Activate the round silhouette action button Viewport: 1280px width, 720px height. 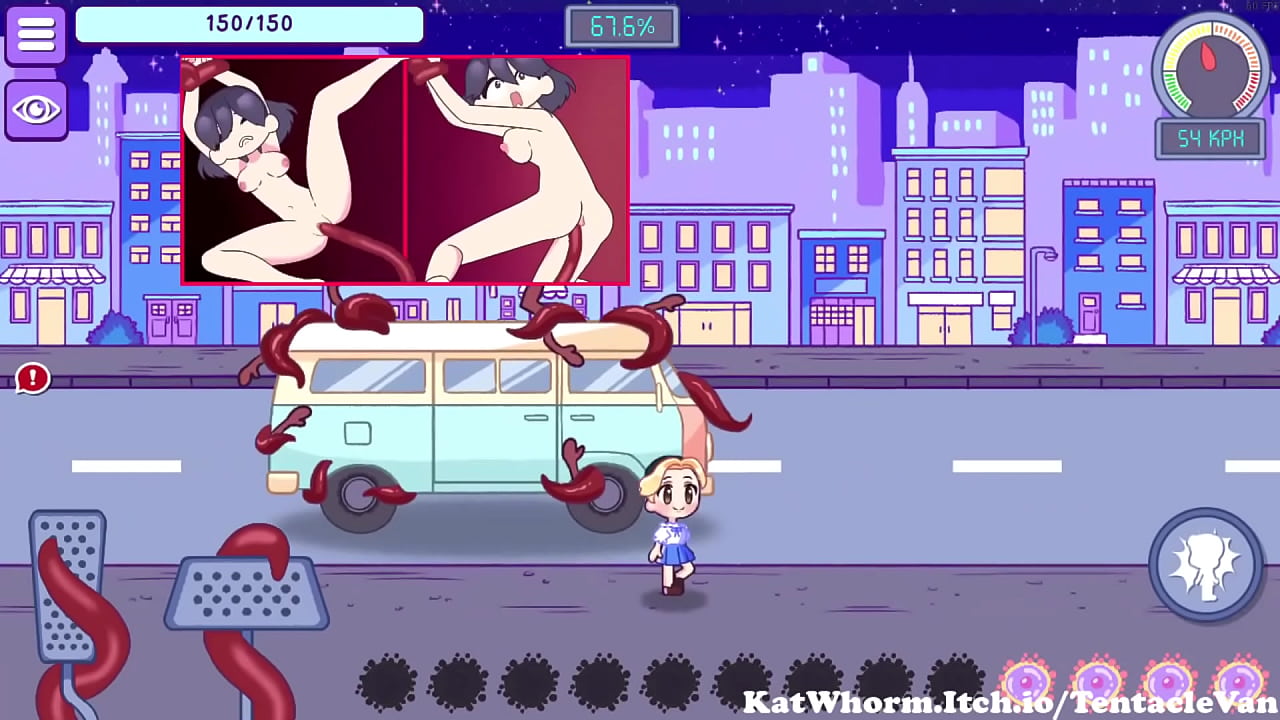pos(1205,565)
